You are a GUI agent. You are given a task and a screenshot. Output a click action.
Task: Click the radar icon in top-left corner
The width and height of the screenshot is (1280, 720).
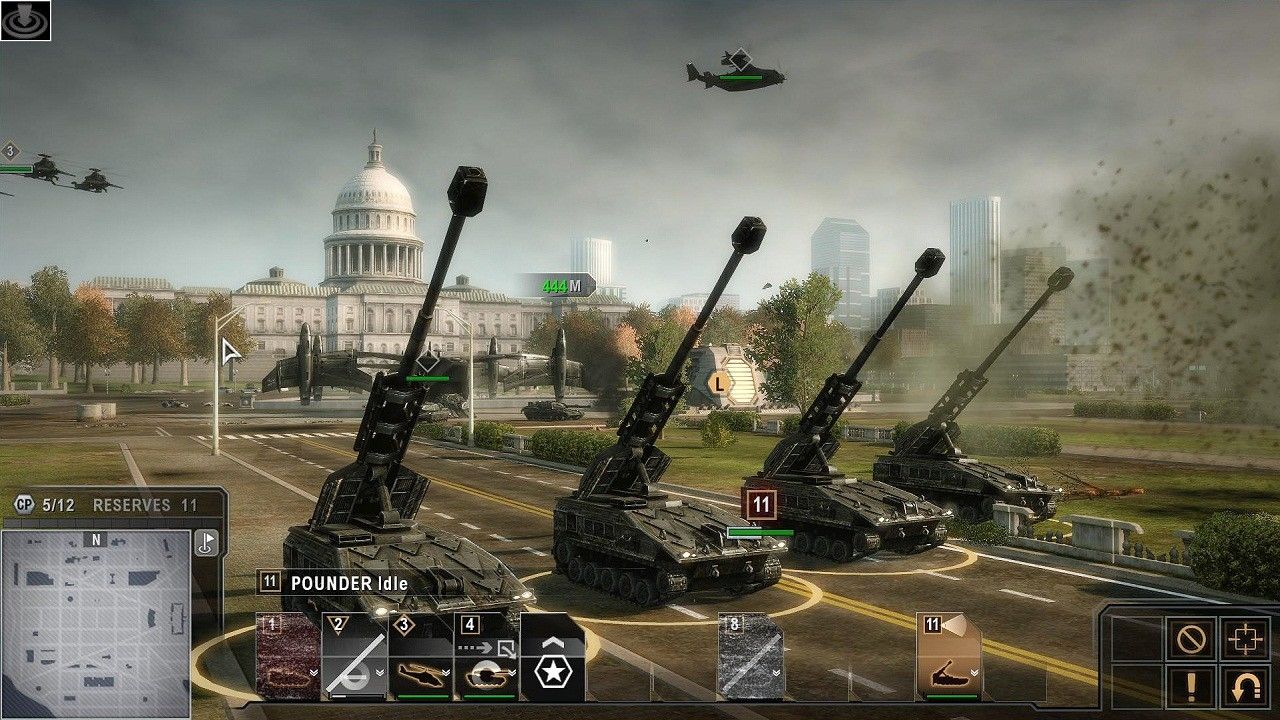(x=25, y=20)
